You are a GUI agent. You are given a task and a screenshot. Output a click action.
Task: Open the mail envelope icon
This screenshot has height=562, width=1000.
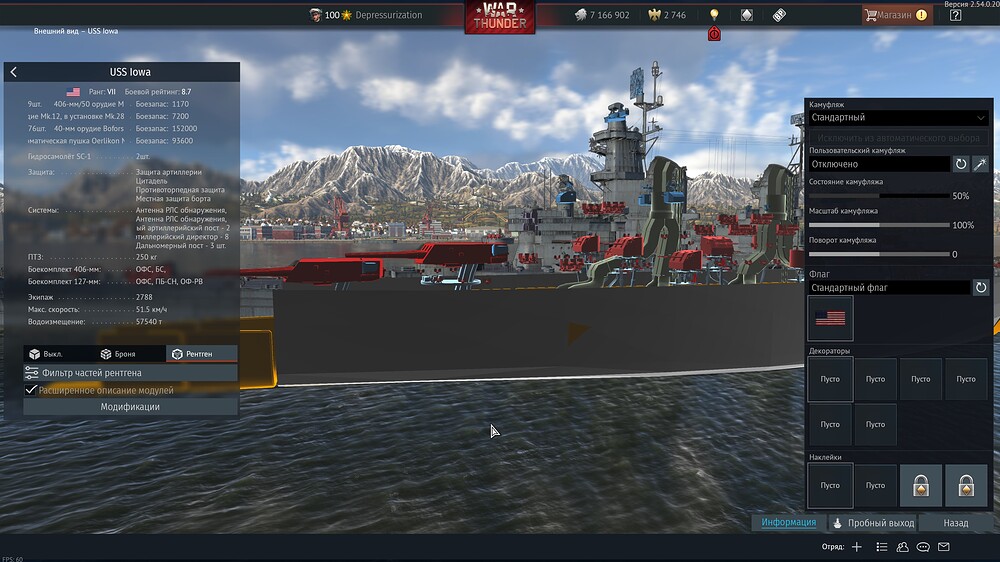pyautogui.click(x=943, y=547)
